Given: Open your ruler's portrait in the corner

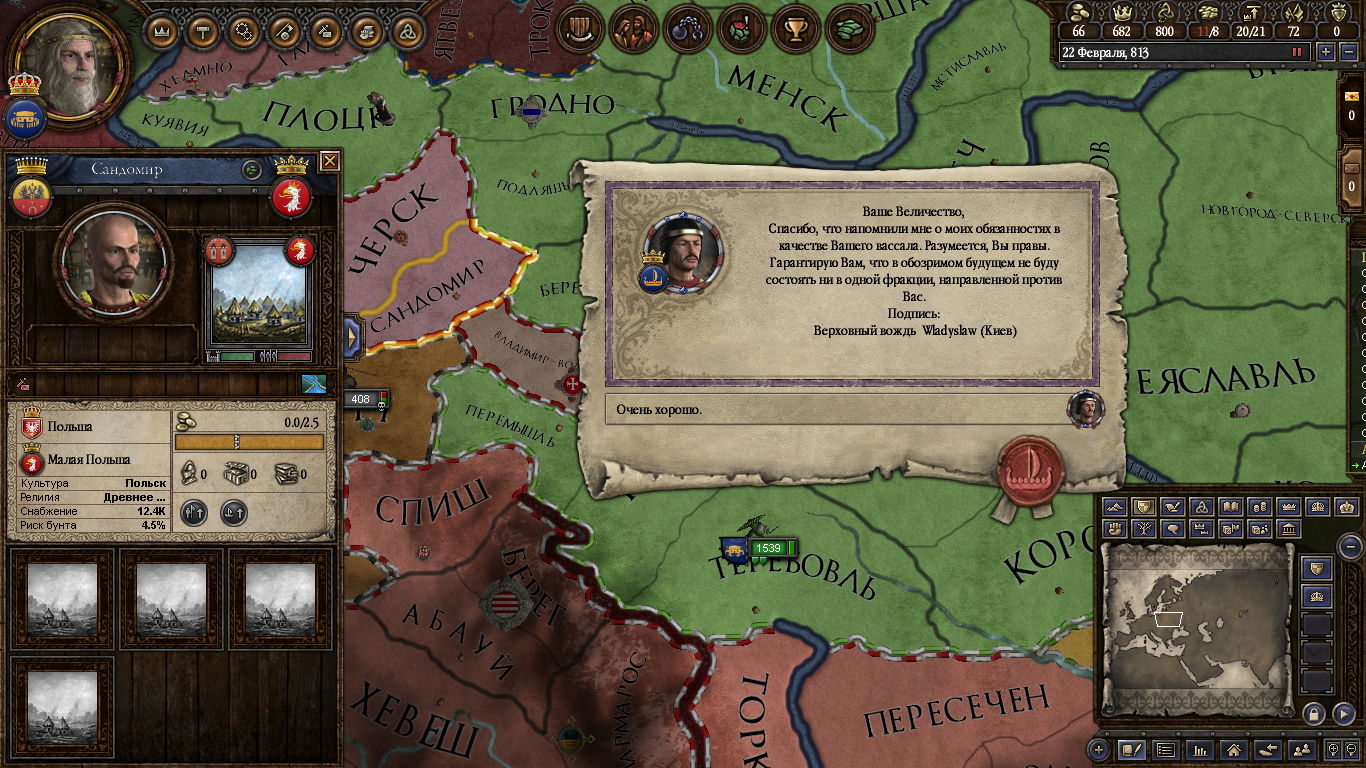Looking at the screenshot, I should [x=72, y=63].
